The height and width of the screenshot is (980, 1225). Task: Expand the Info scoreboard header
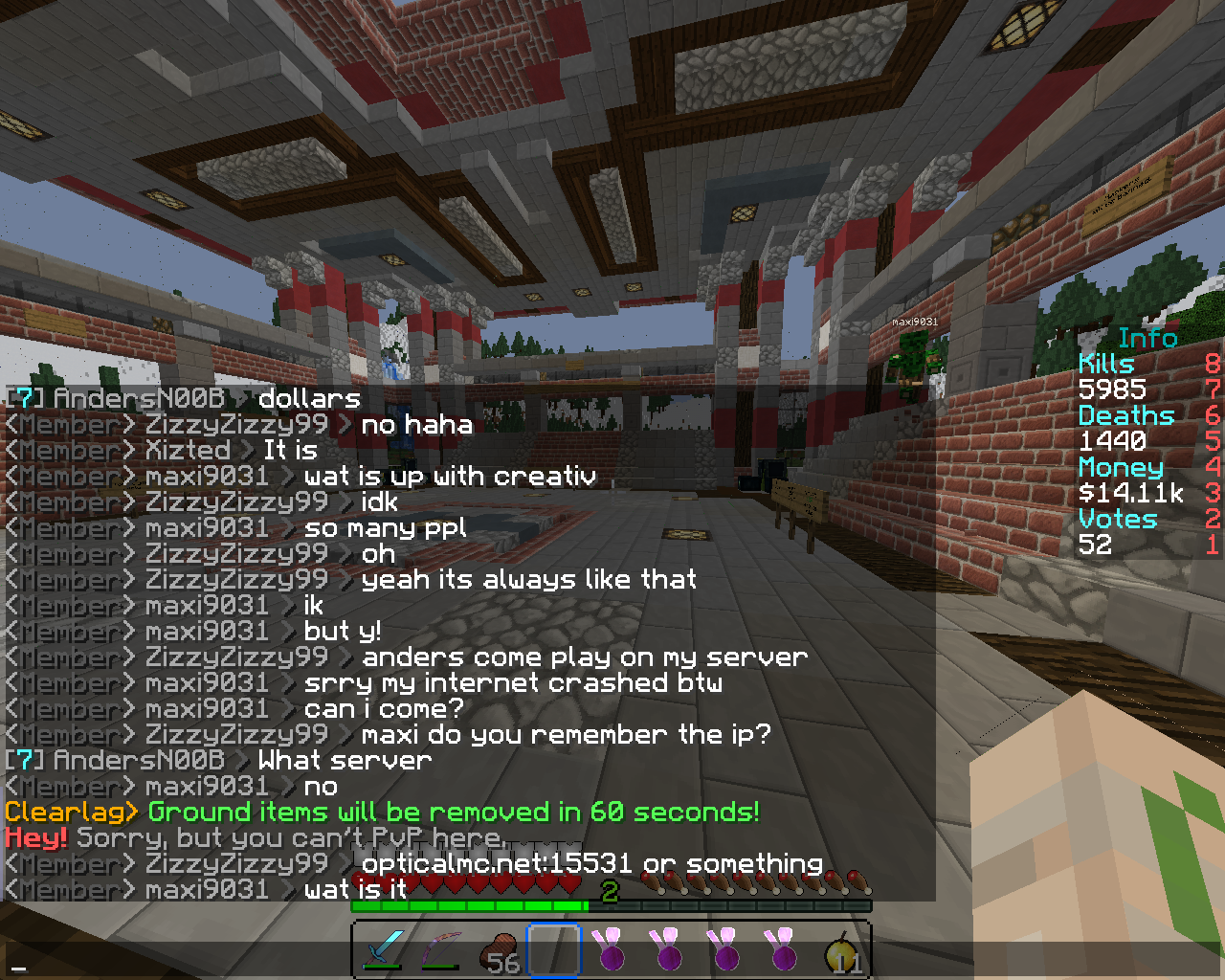(1147, 338)
